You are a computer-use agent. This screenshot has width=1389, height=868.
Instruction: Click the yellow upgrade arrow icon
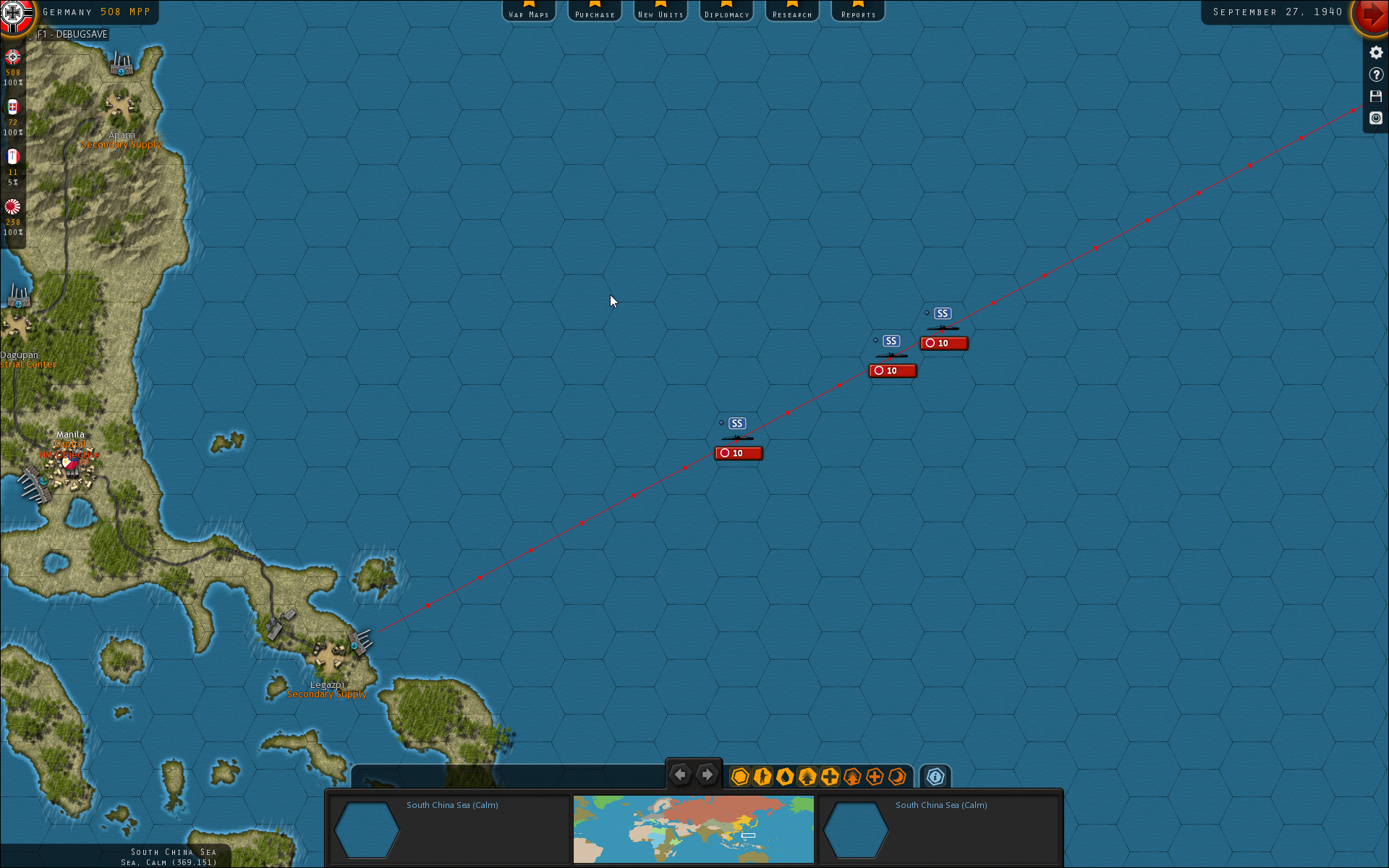point(807,776)
